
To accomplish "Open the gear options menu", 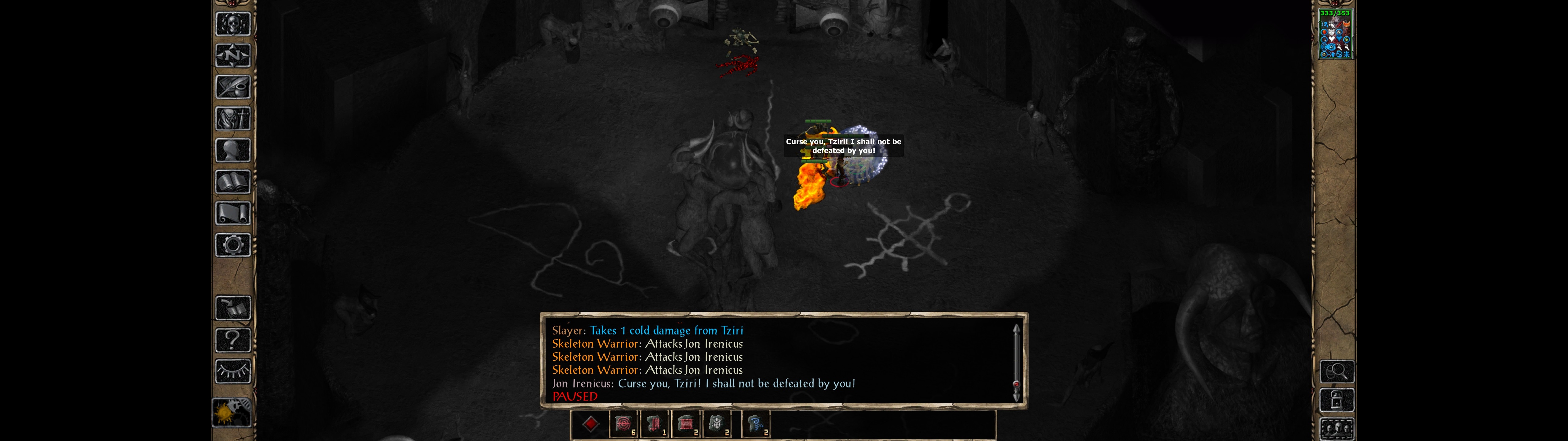I will click(x=232, y=245).
